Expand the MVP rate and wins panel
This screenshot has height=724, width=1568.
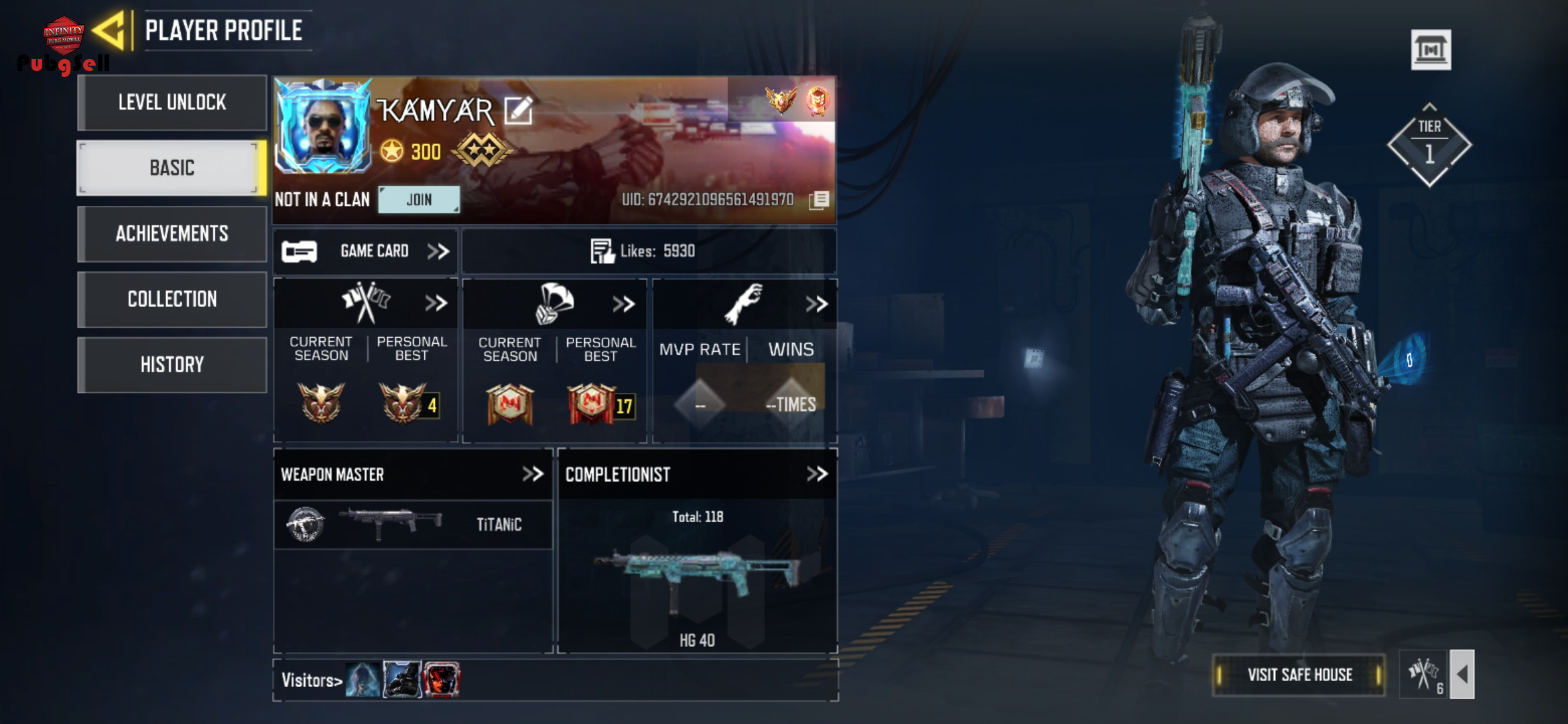point(816,304)
